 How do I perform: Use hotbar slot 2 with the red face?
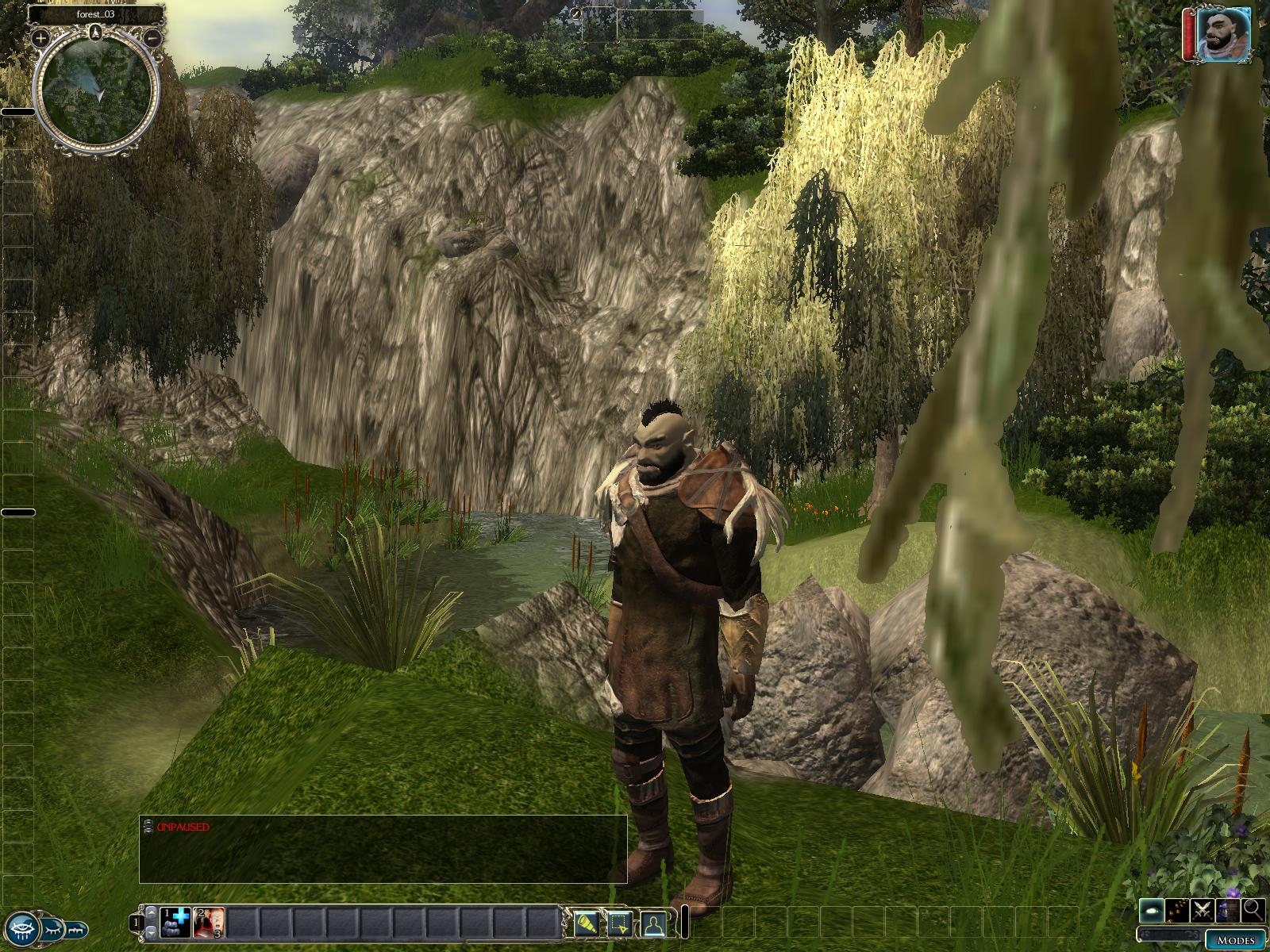tap(209, 923)
